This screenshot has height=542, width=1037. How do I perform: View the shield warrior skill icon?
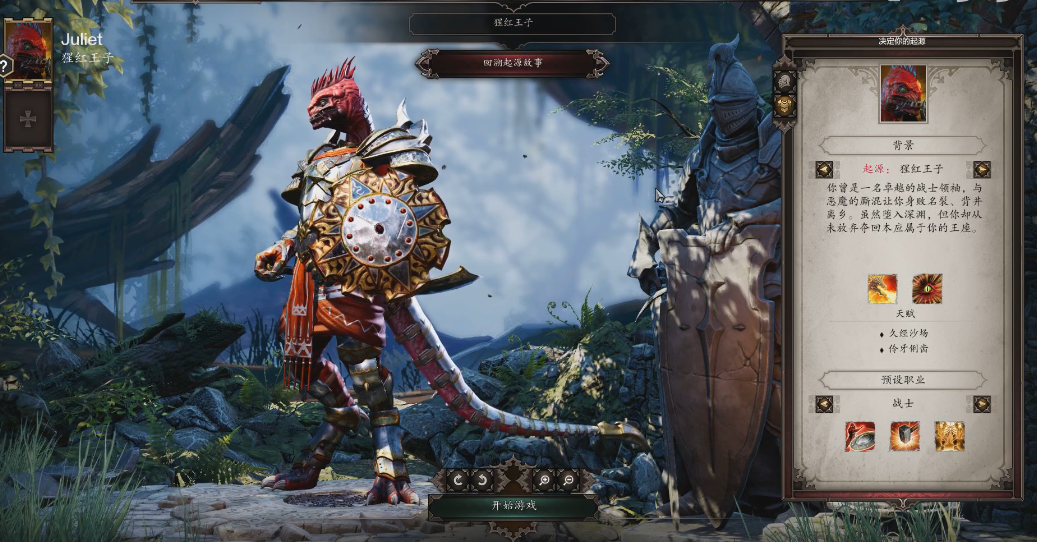904,436
